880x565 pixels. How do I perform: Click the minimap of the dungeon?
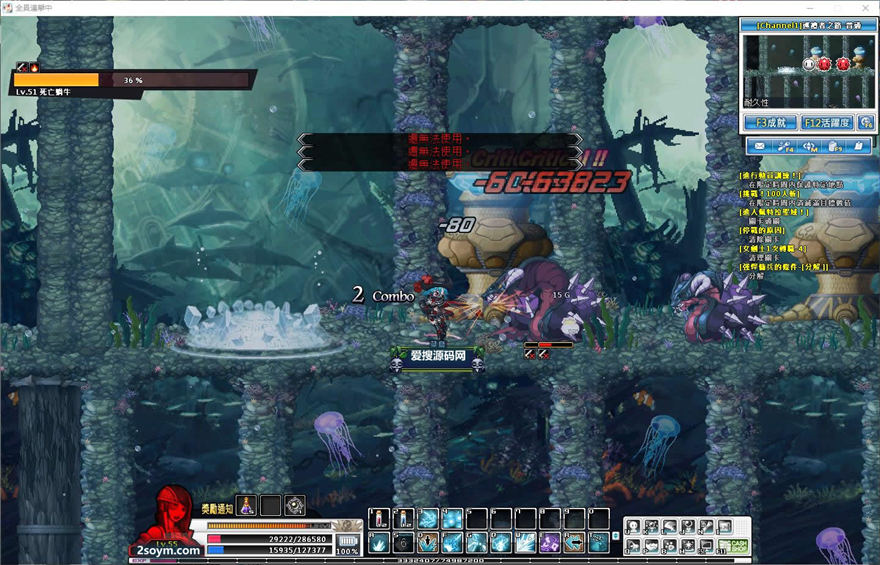click(807, 64)
